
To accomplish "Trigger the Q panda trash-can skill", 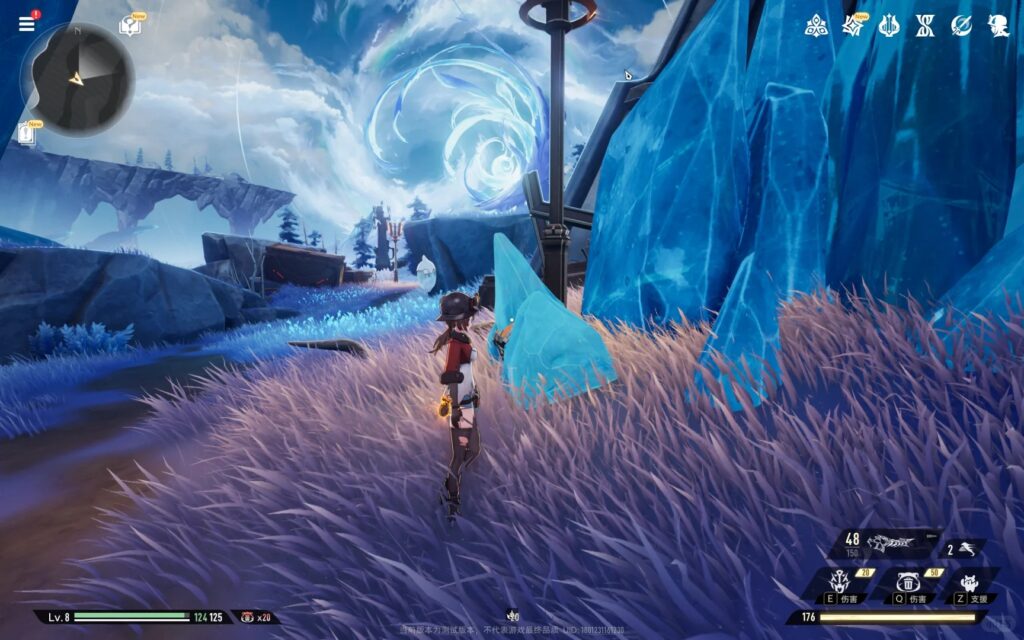I will point(908,584).
